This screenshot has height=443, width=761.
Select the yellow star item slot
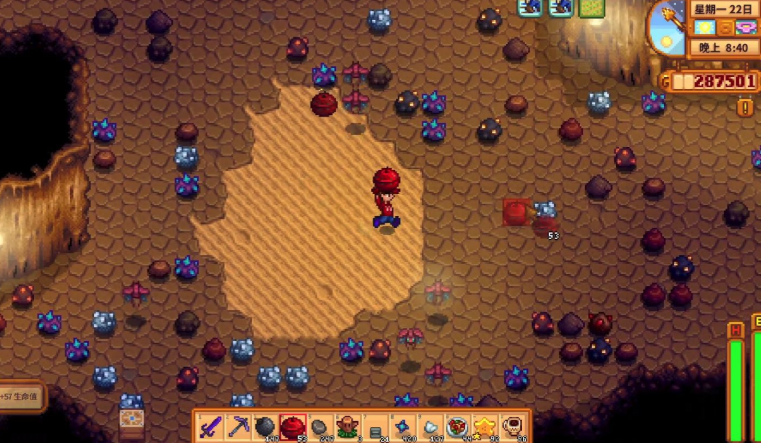(487, 427)
